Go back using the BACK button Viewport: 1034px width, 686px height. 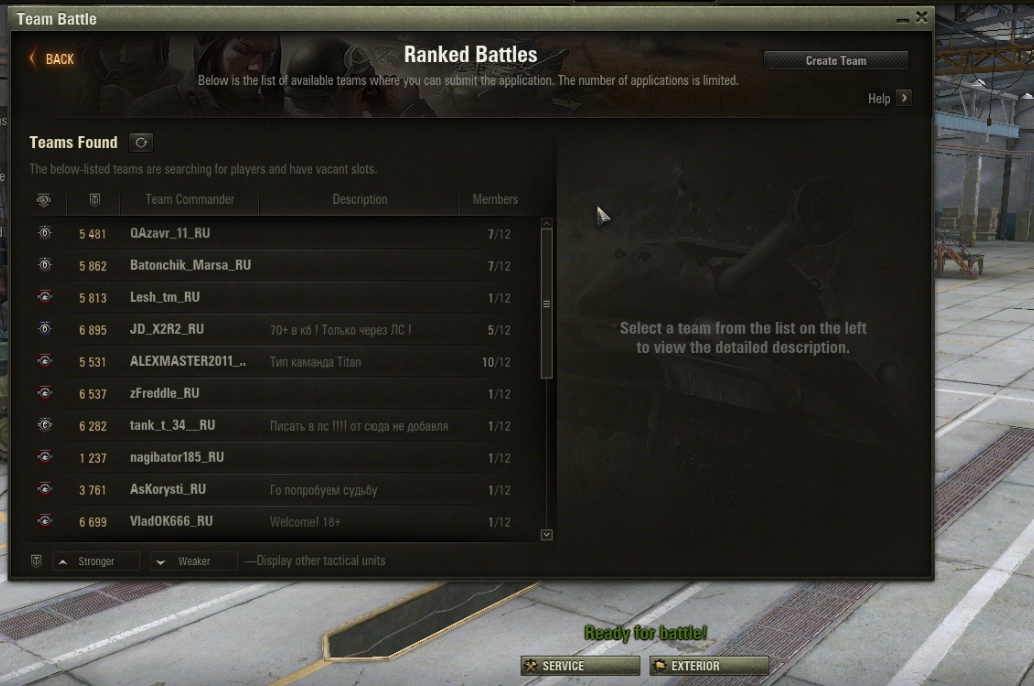pos(52,59)
